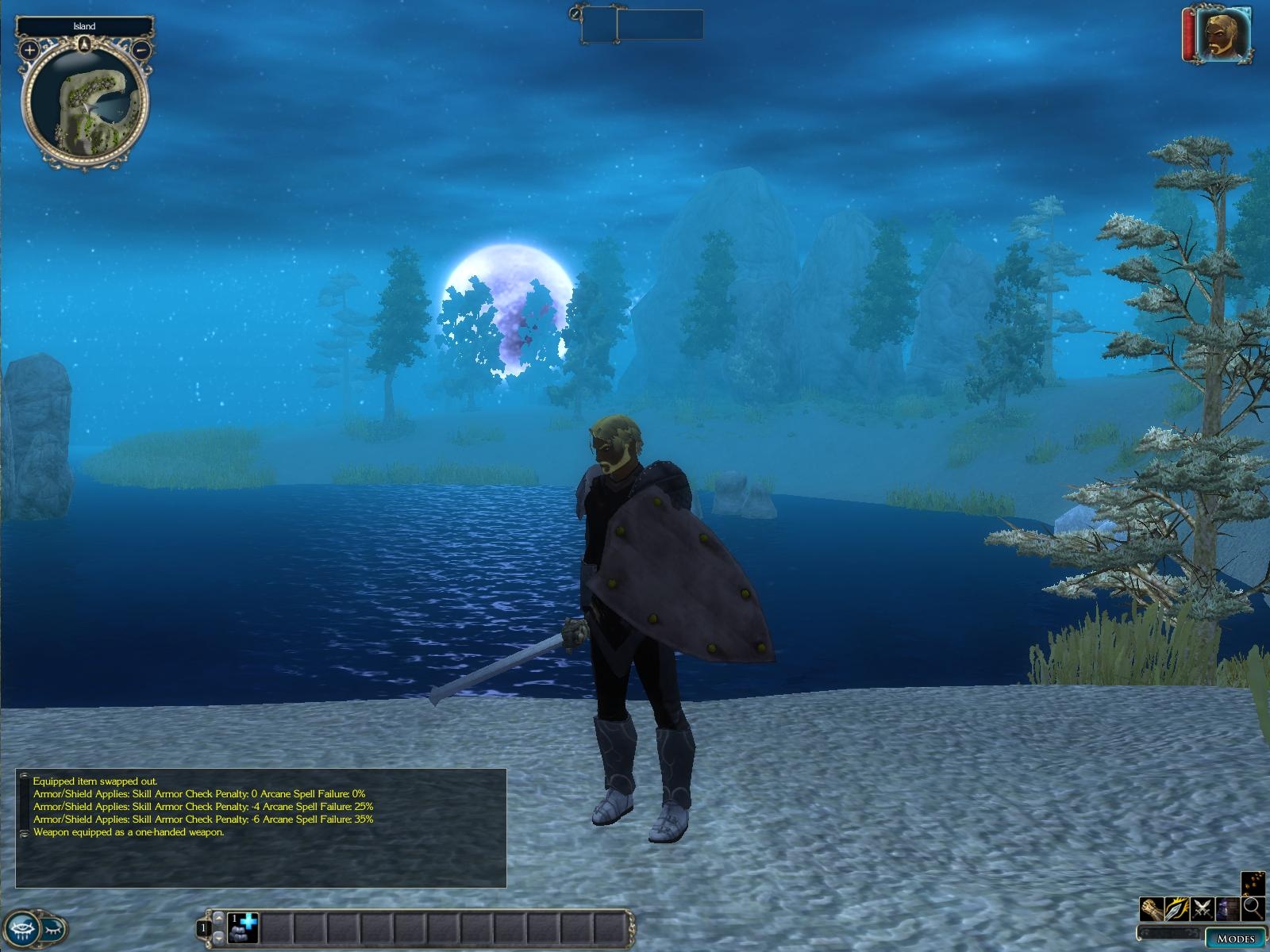Toggle the minimap north-lock compass button
Image resolution: width=1270 pixels, height=952 pixels.
pos(84,43)
